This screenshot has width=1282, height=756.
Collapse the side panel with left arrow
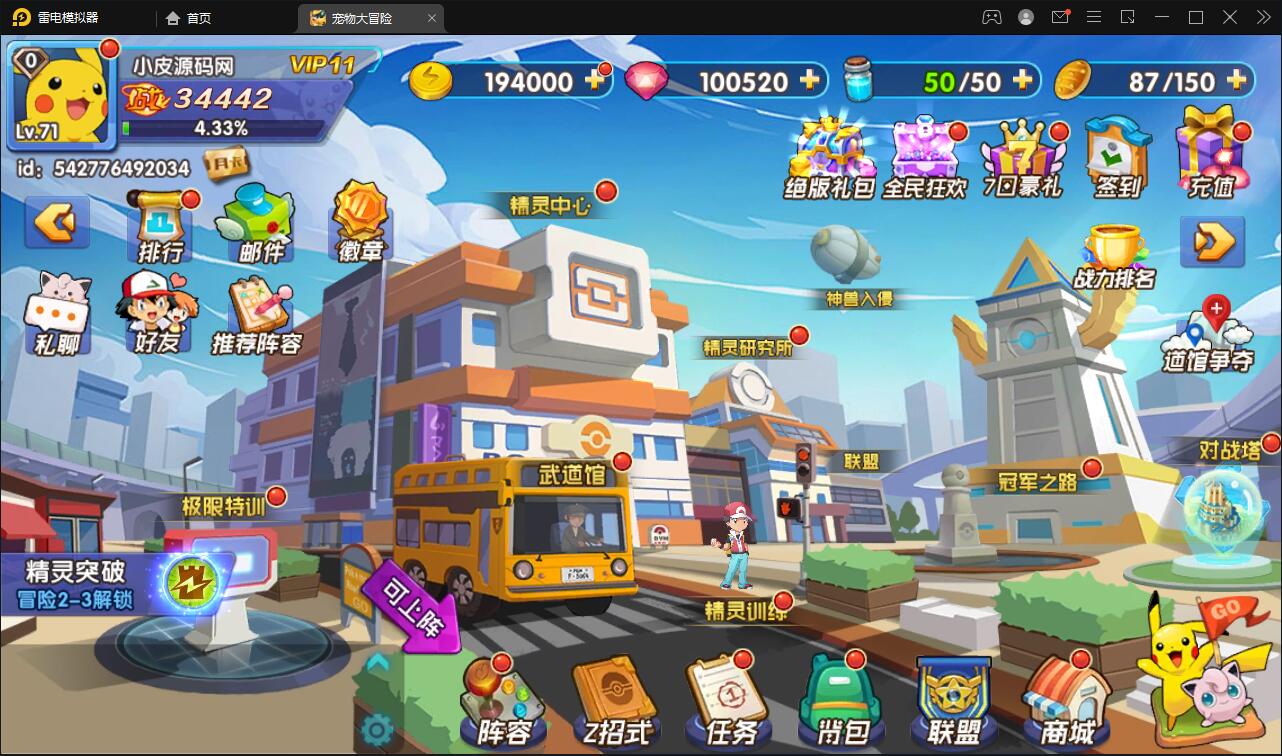pos(55,222)
